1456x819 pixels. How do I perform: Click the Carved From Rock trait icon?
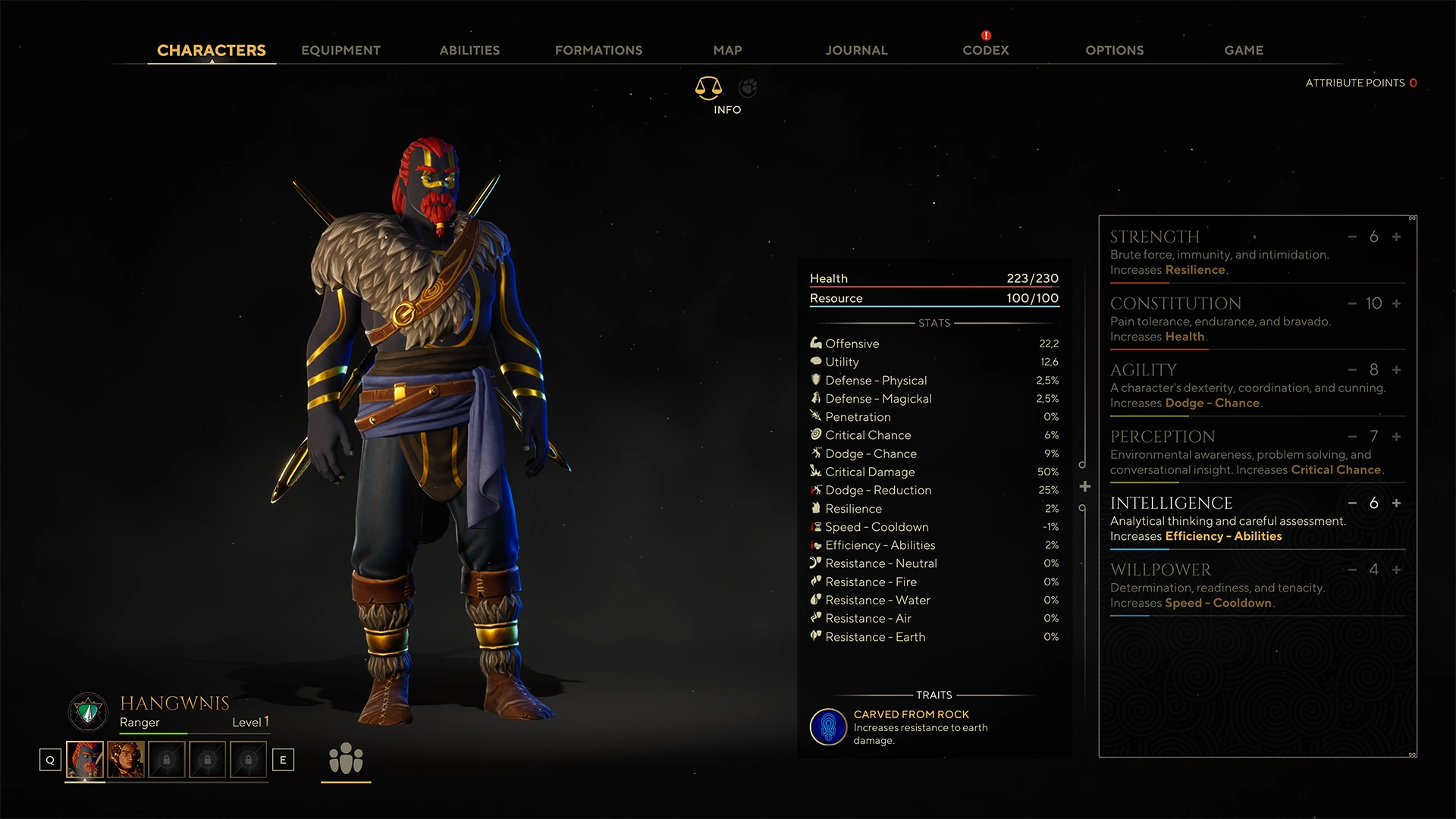(827, 726)
